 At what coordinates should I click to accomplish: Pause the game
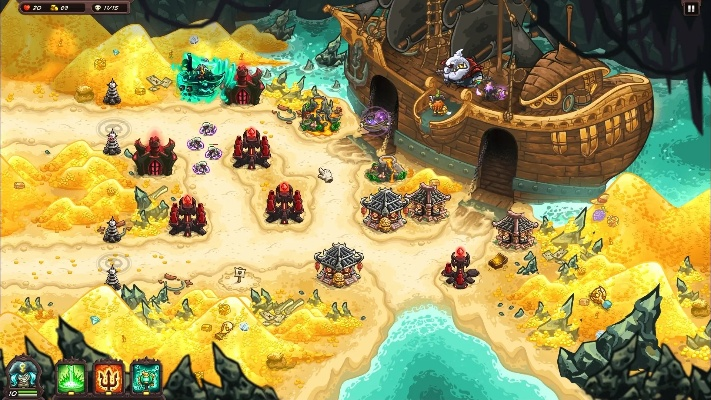coord(690,8)
